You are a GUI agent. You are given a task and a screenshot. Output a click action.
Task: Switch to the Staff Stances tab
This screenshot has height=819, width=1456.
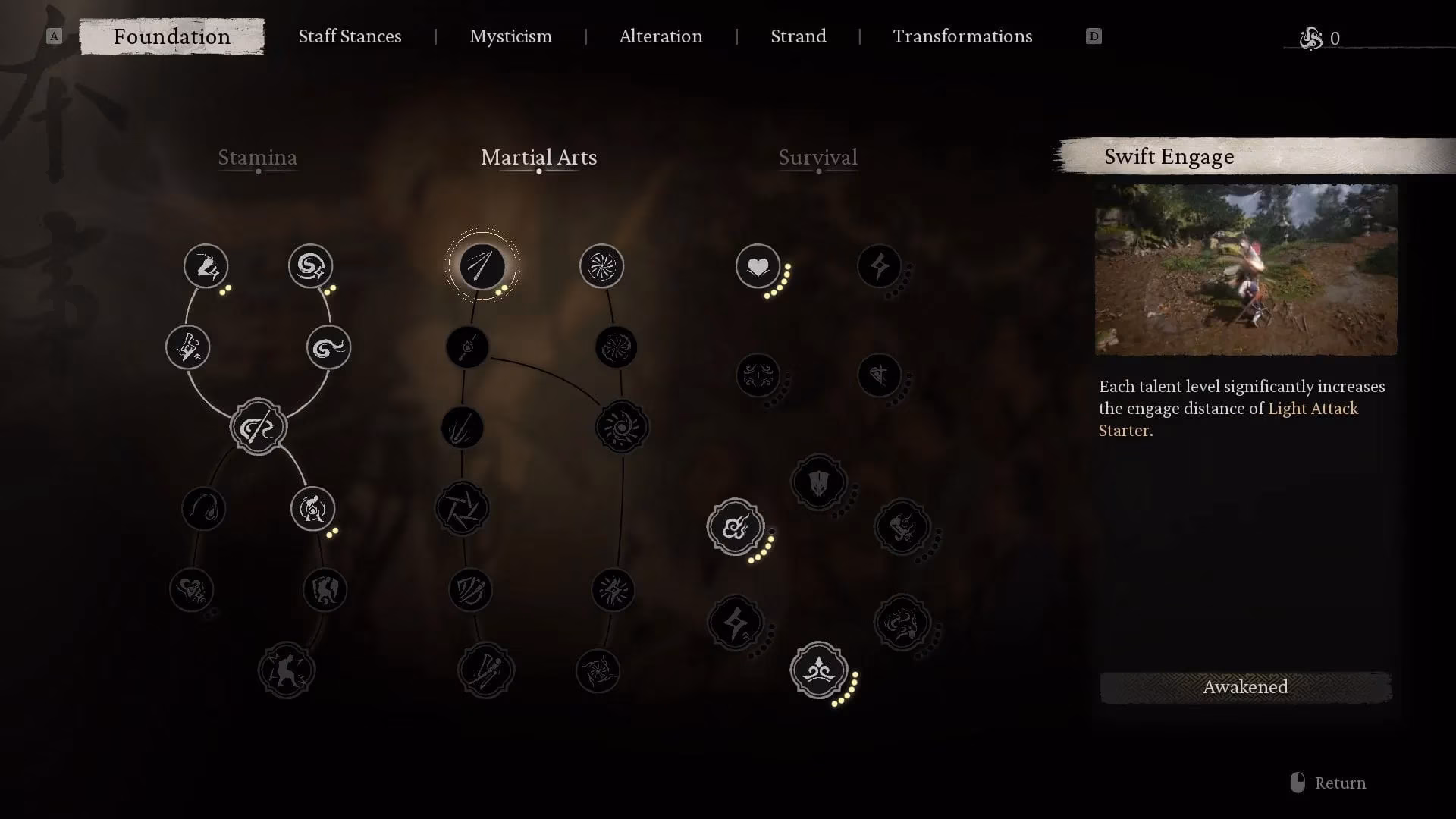click(x=350, y=36)
